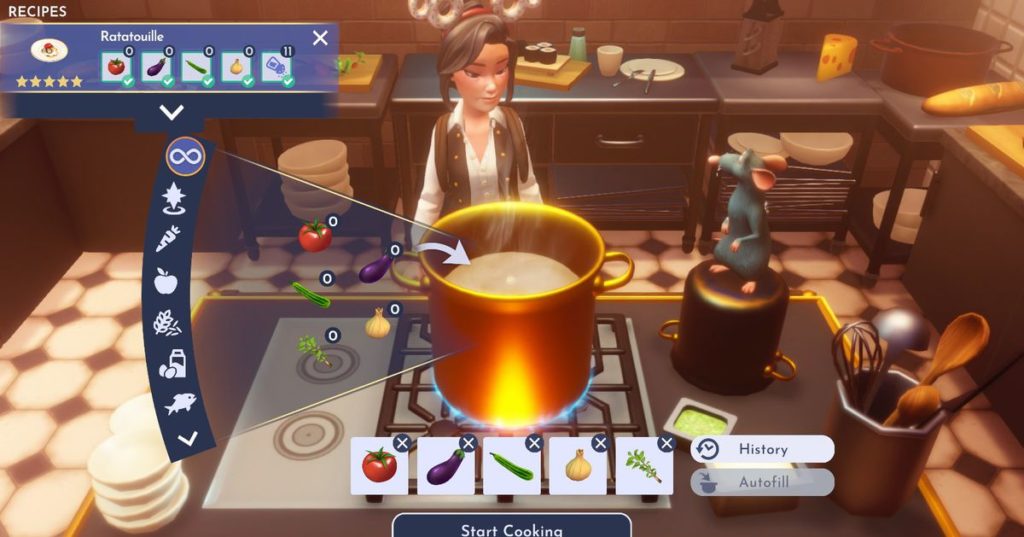
Task: Show more categories with the sidebar's bottom chevron
Action: 187,437
